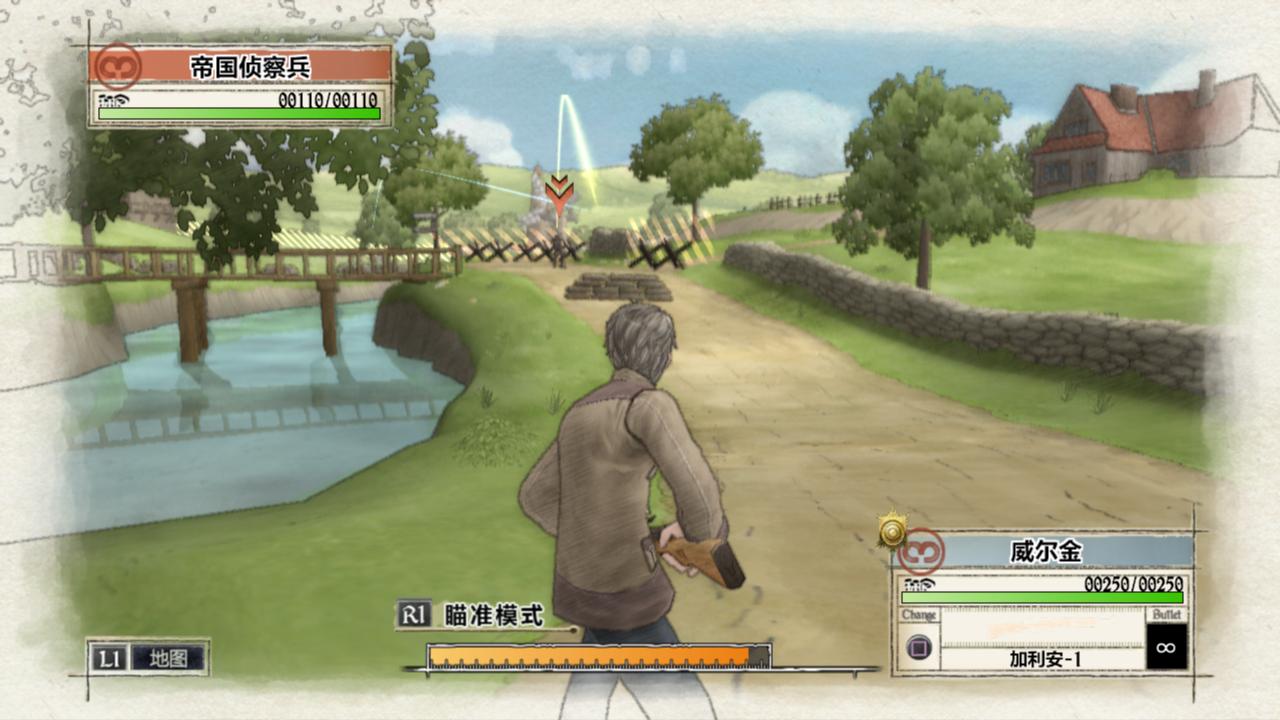1280x720 pixels.
Task: Click the target marker above the enemy soldier
Action: pyautogui.click(x=560, y=190)
